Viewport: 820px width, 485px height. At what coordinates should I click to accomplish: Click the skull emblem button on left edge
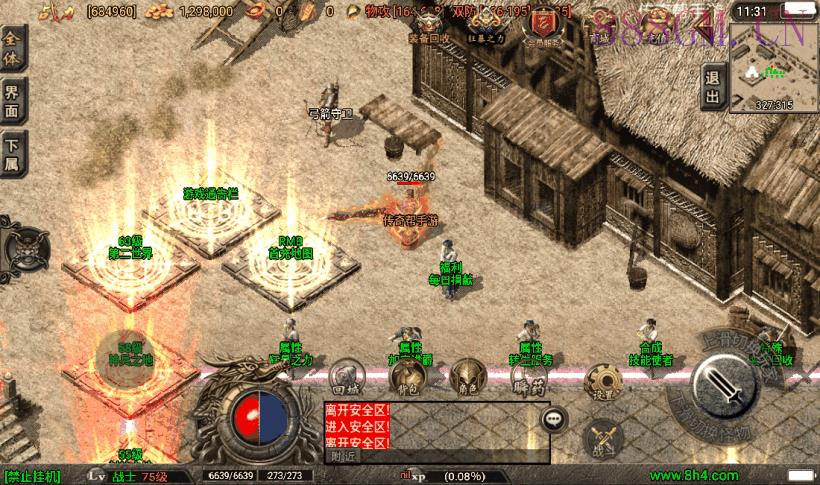click(25, 243)
